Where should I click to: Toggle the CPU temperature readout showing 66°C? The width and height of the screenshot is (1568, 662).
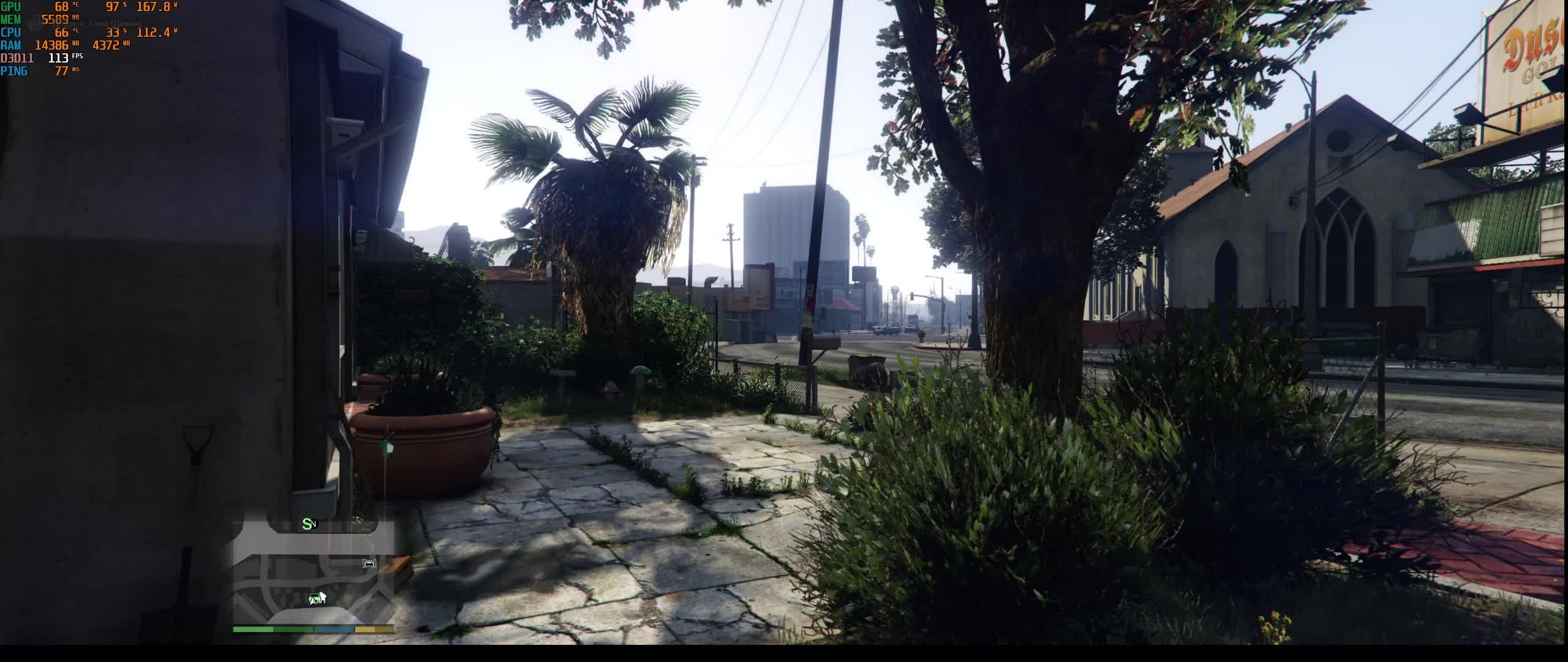click(x=61, y=31)
